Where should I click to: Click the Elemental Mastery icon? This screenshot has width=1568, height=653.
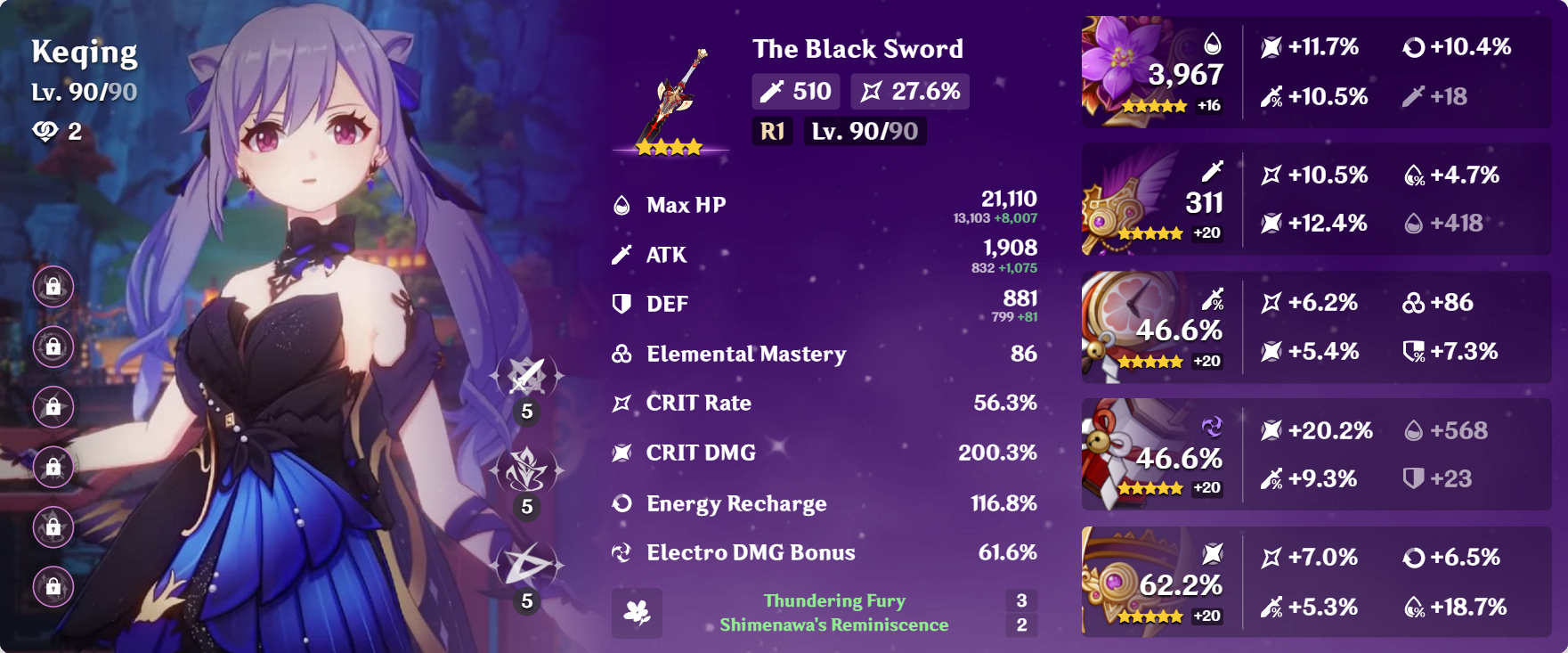pos(622,354)
